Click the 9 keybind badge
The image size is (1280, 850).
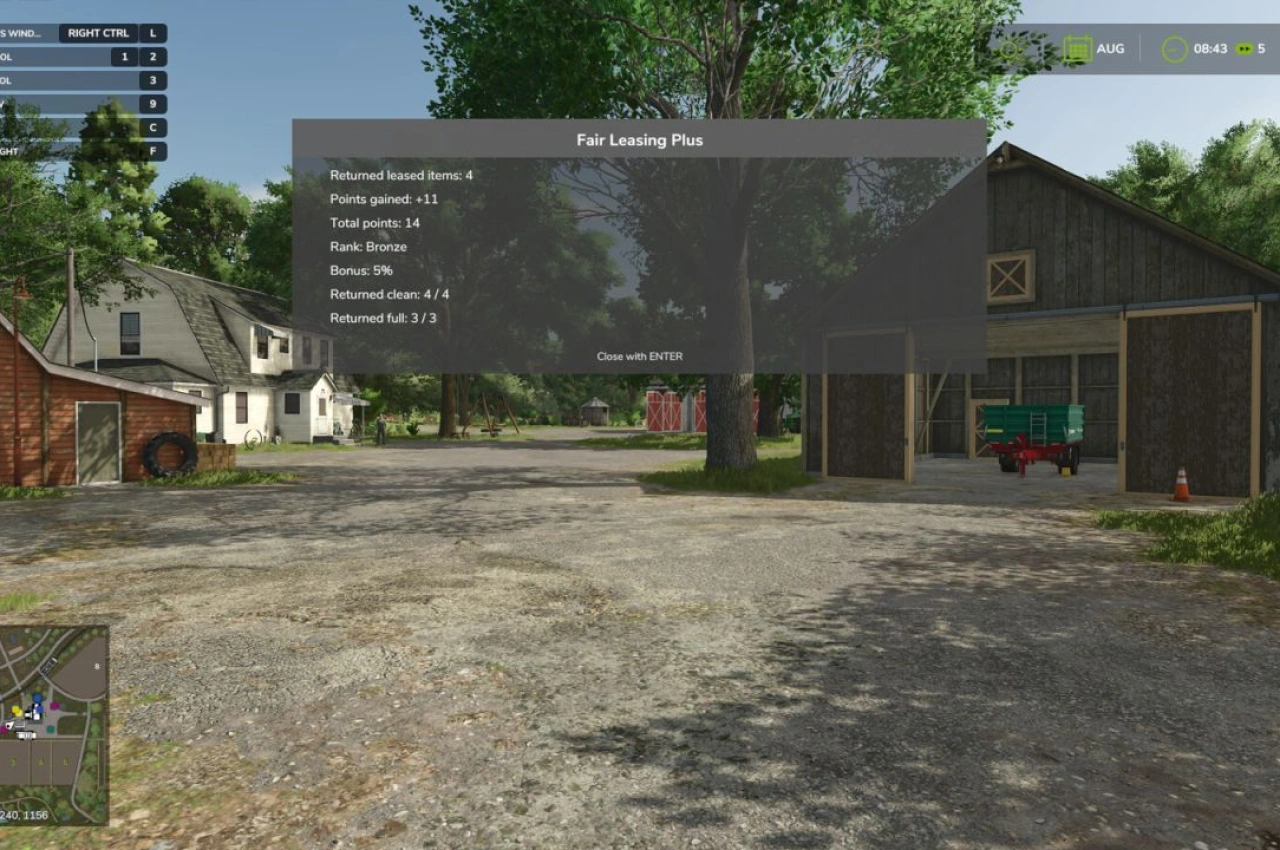pyautogui.click(x=152, y=104)
